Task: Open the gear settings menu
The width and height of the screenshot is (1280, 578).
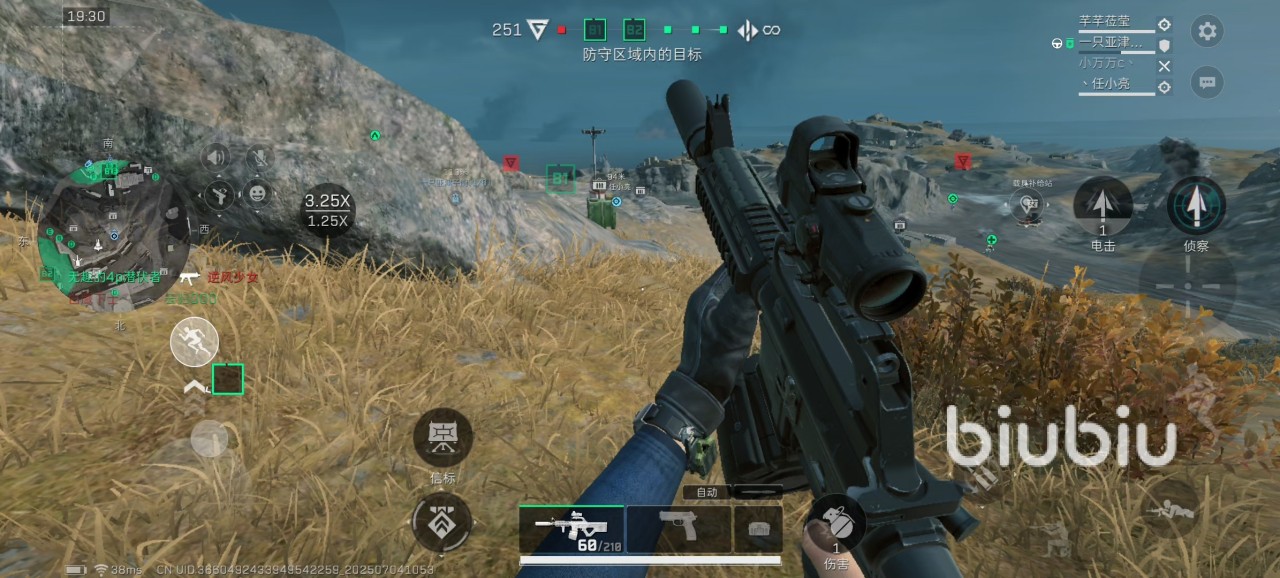Action: [x=1207, y=31]
